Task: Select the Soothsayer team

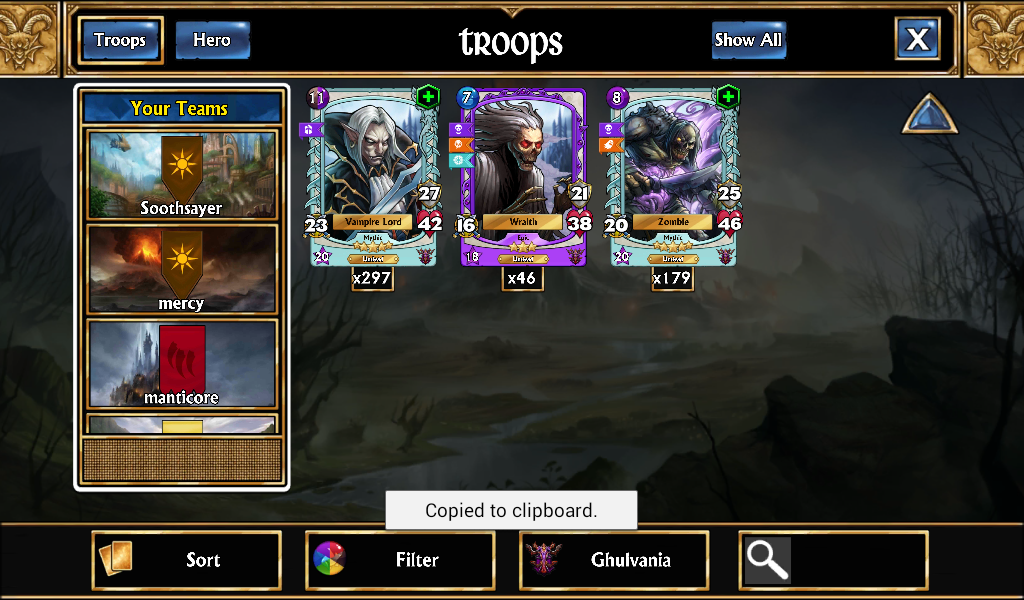Action: 181,175
